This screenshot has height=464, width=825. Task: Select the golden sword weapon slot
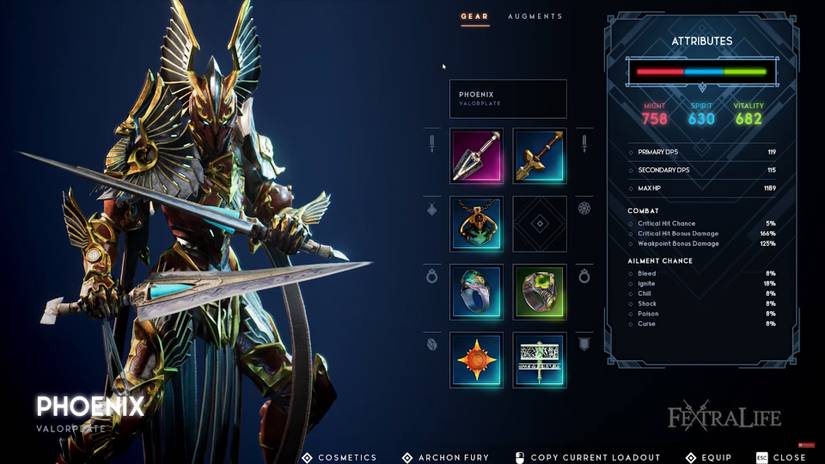[x=540, y=155]
